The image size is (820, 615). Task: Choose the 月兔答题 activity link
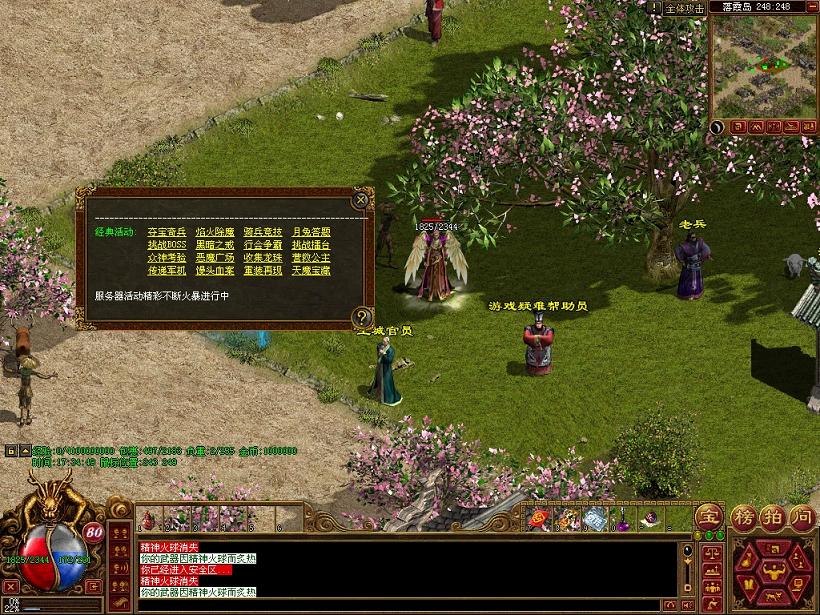pos(311,232)
